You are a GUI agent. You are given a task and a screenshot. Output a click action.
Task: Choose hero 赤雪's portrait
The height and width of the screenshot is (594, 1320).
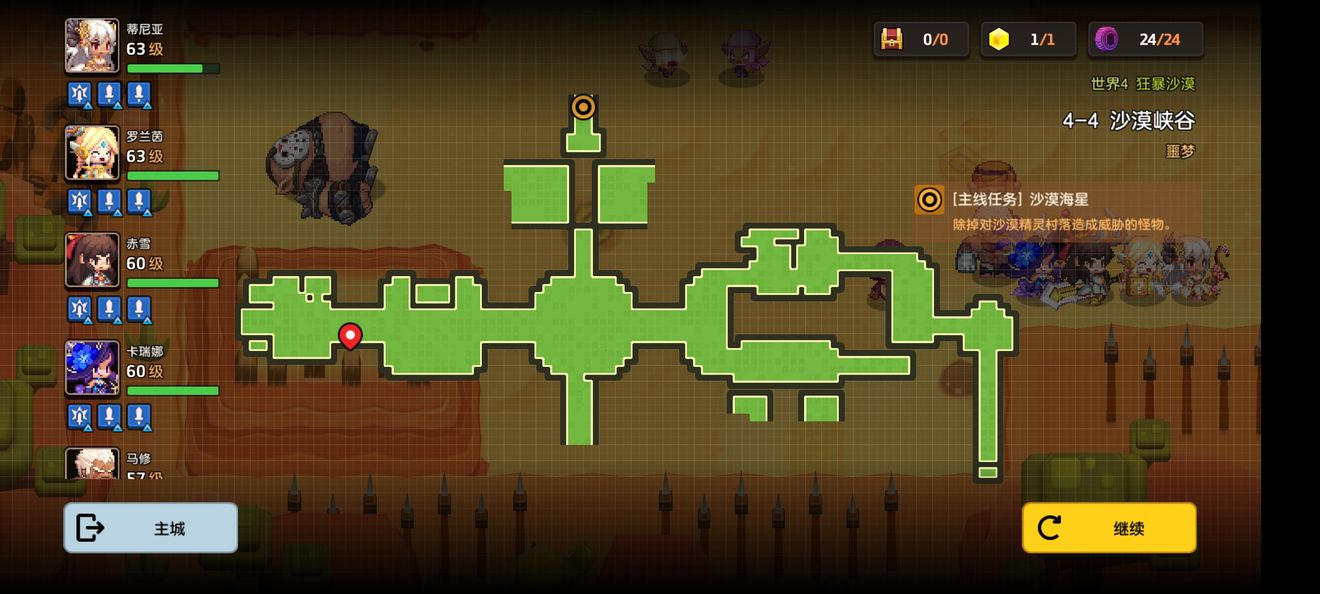point(92,260)
